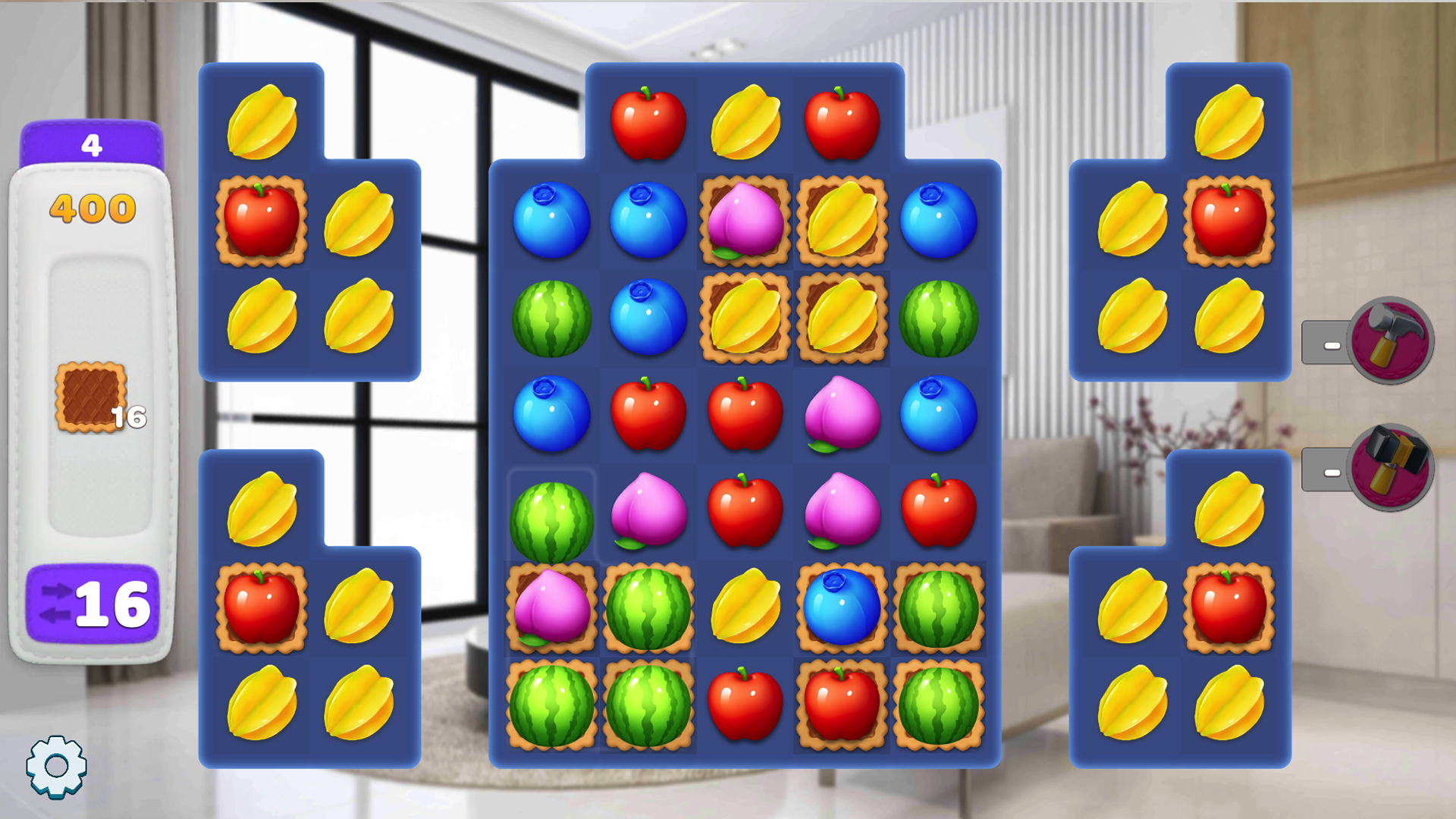
Task: Tap the apple at the top of the center board
Action: click(x=648, y=121)
